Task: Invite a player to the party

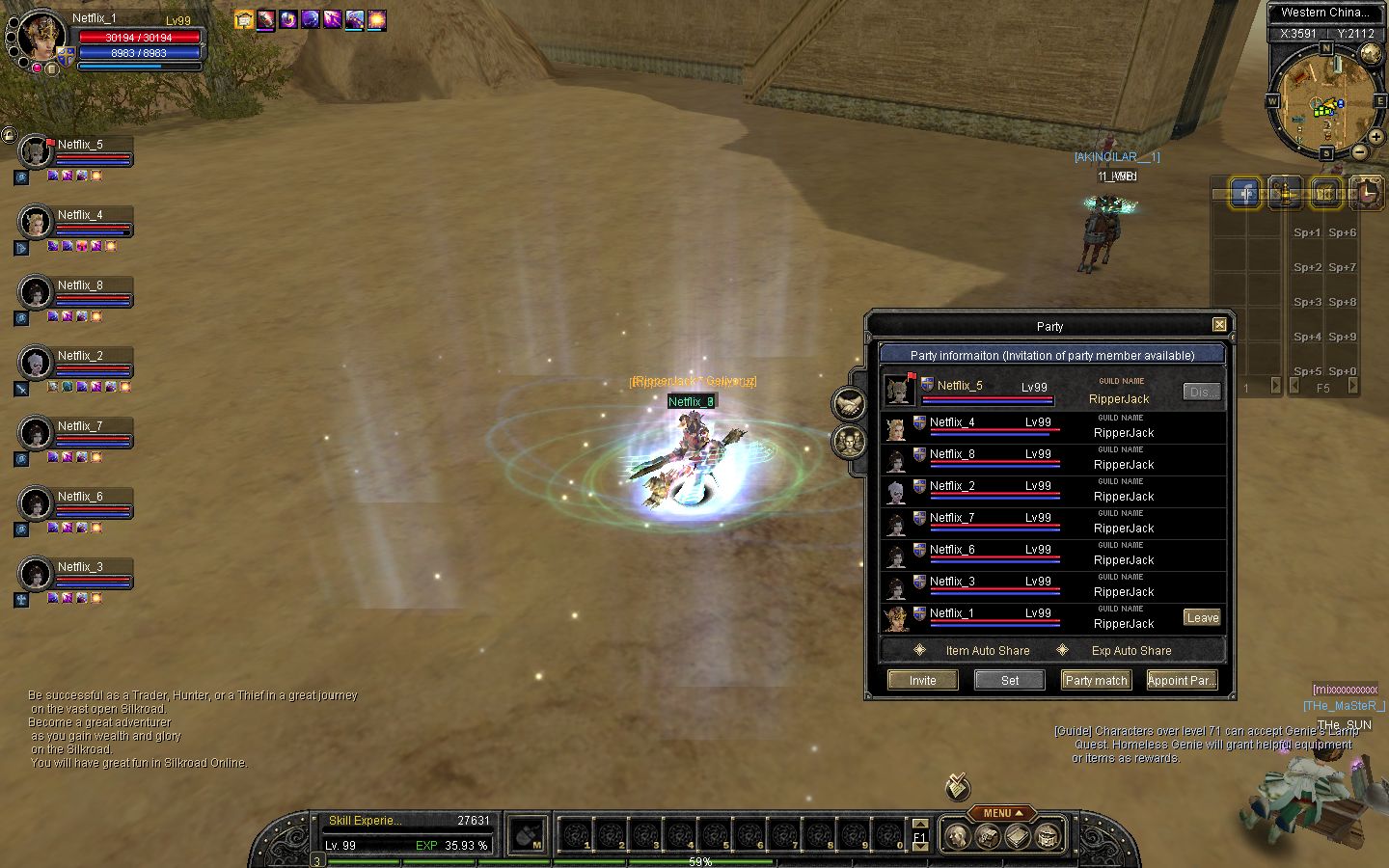Action: 922,680
